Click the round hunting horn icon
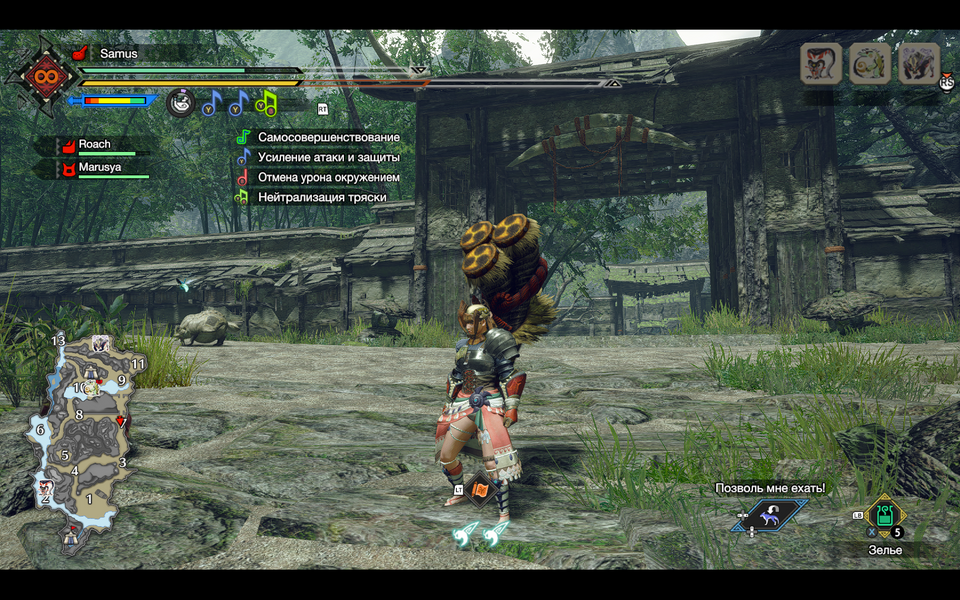Image resolution: width=960 pixels, height=600 pixels. click(x=180, y=102)
